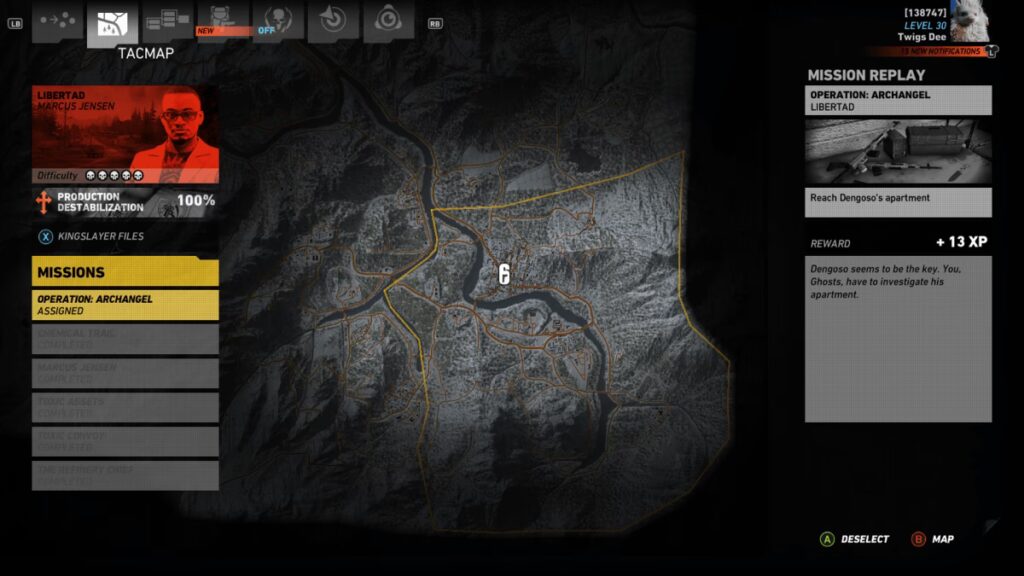Open the circular arrow tab
This screenshot has height=576, width=1024.
coord(333,20)
